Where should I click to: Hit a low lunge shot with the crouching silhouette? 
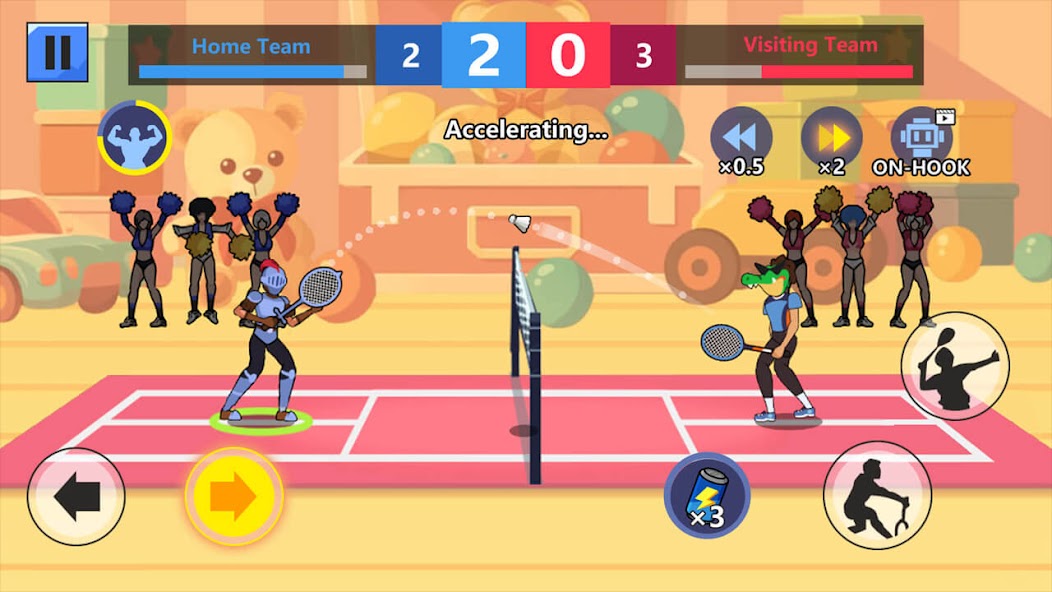click(x=877, y=495)
